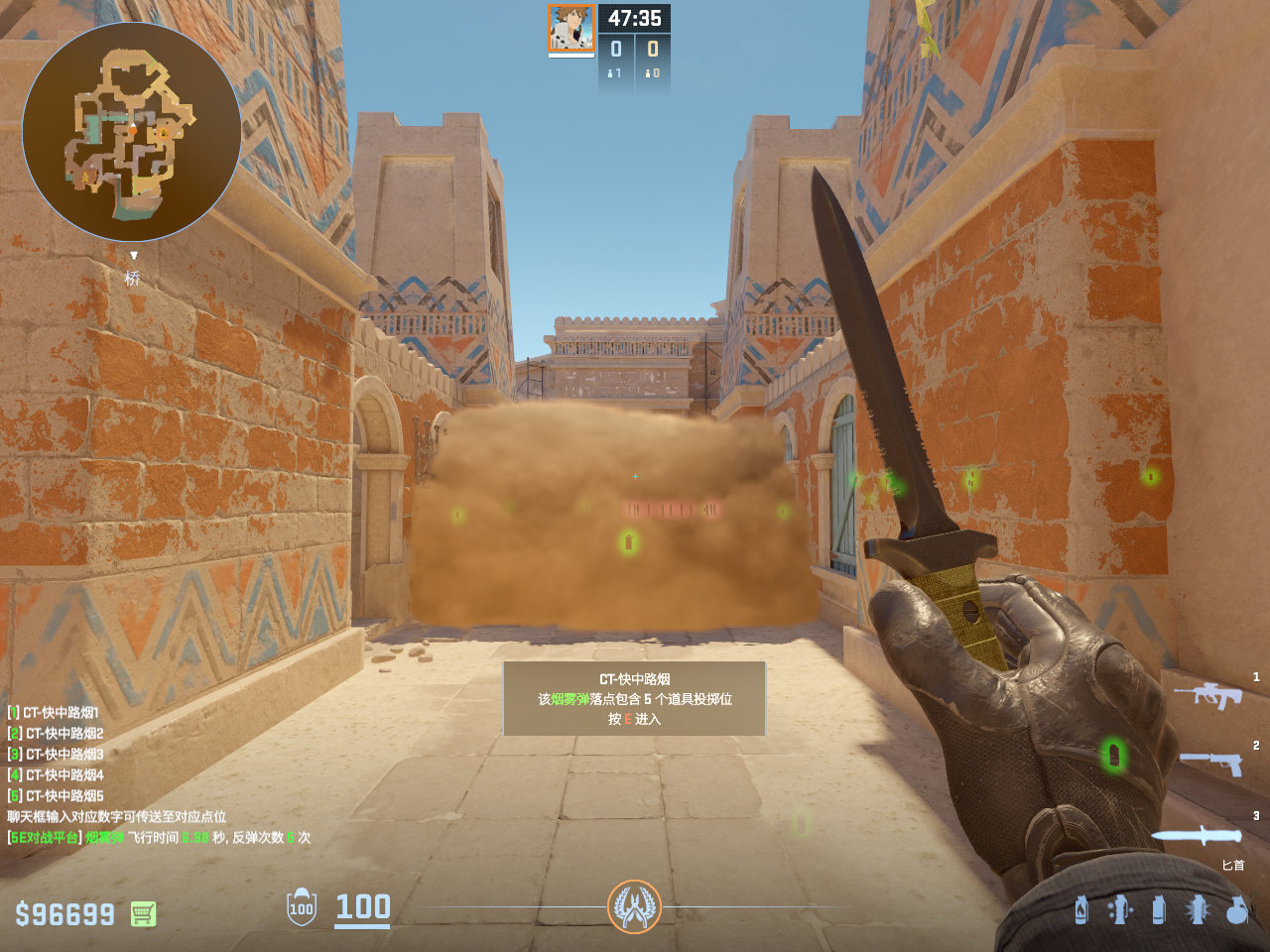The image size is (1270, 952).
Task: Equip the silenced pistol in slot 2
Action: tap(1211, 763)
